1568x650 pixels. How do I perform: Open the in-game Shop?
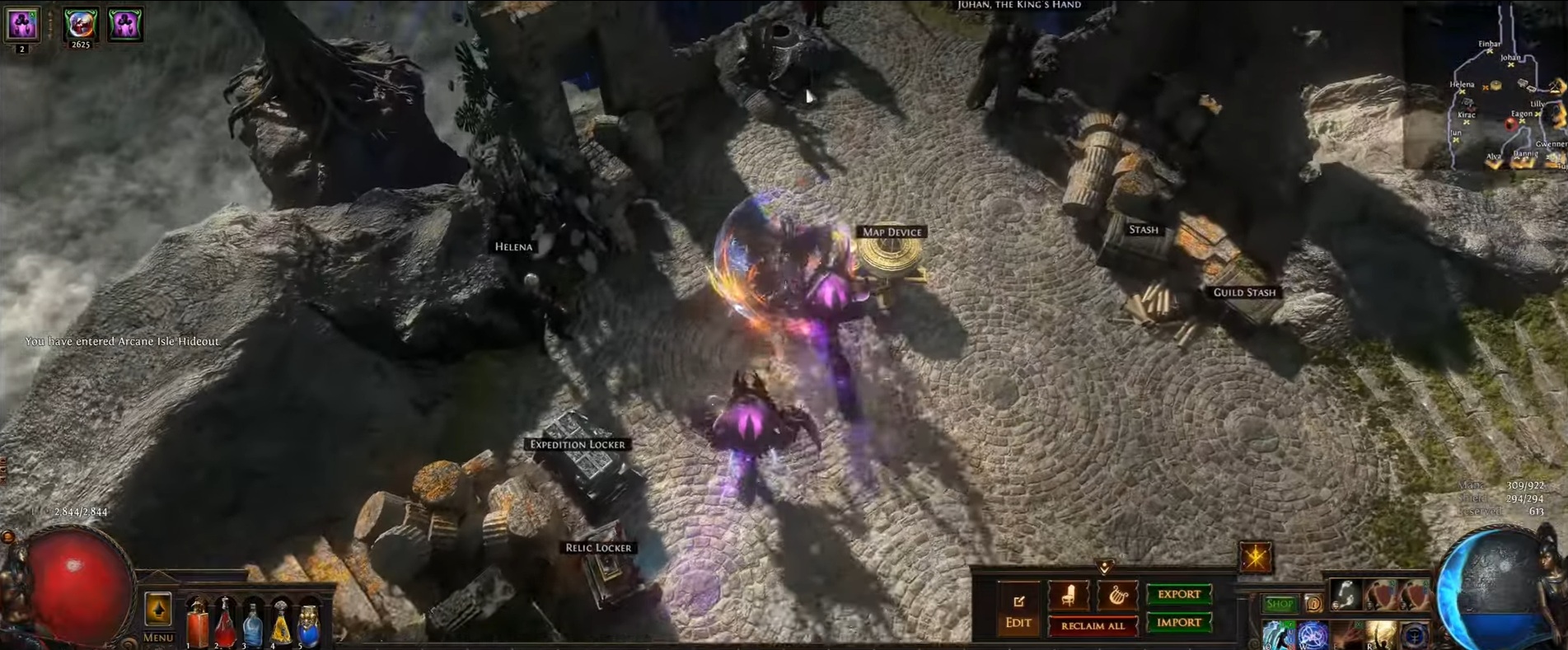click(x=1279, y=603)
